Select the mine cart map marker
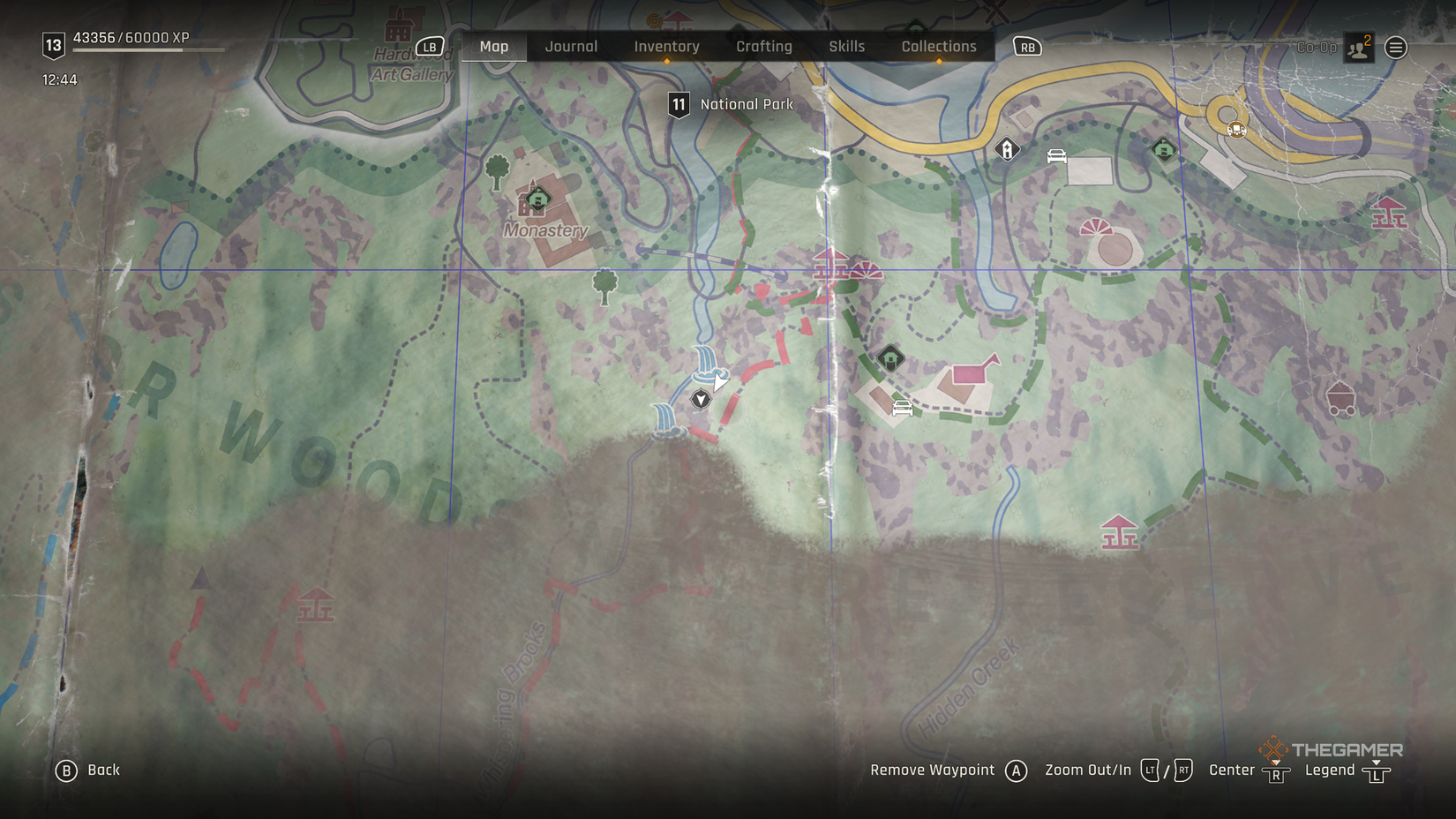 click(1340, 399)
